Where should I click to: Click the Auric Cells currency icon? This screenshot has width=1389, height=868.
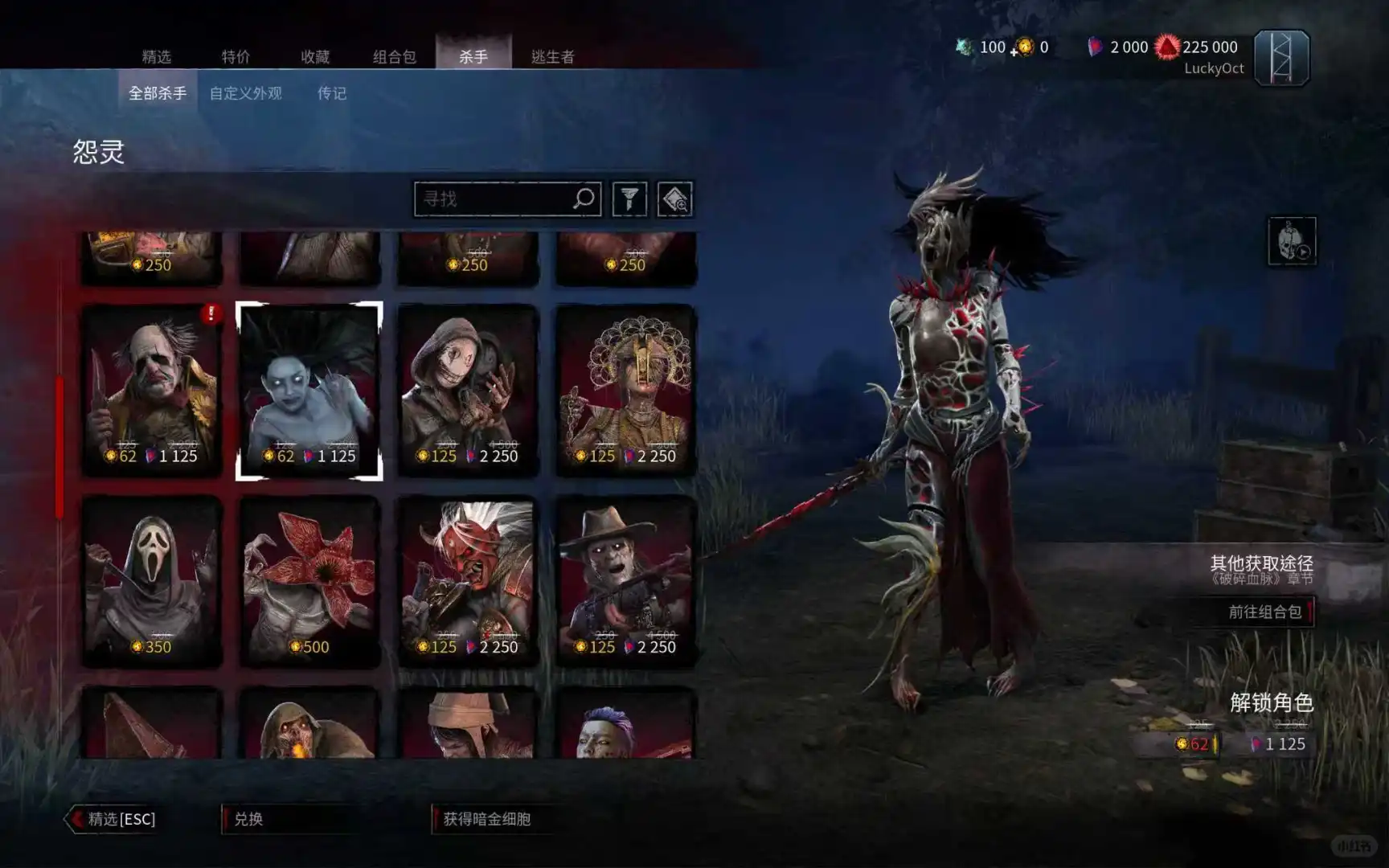coord(1022,47)
